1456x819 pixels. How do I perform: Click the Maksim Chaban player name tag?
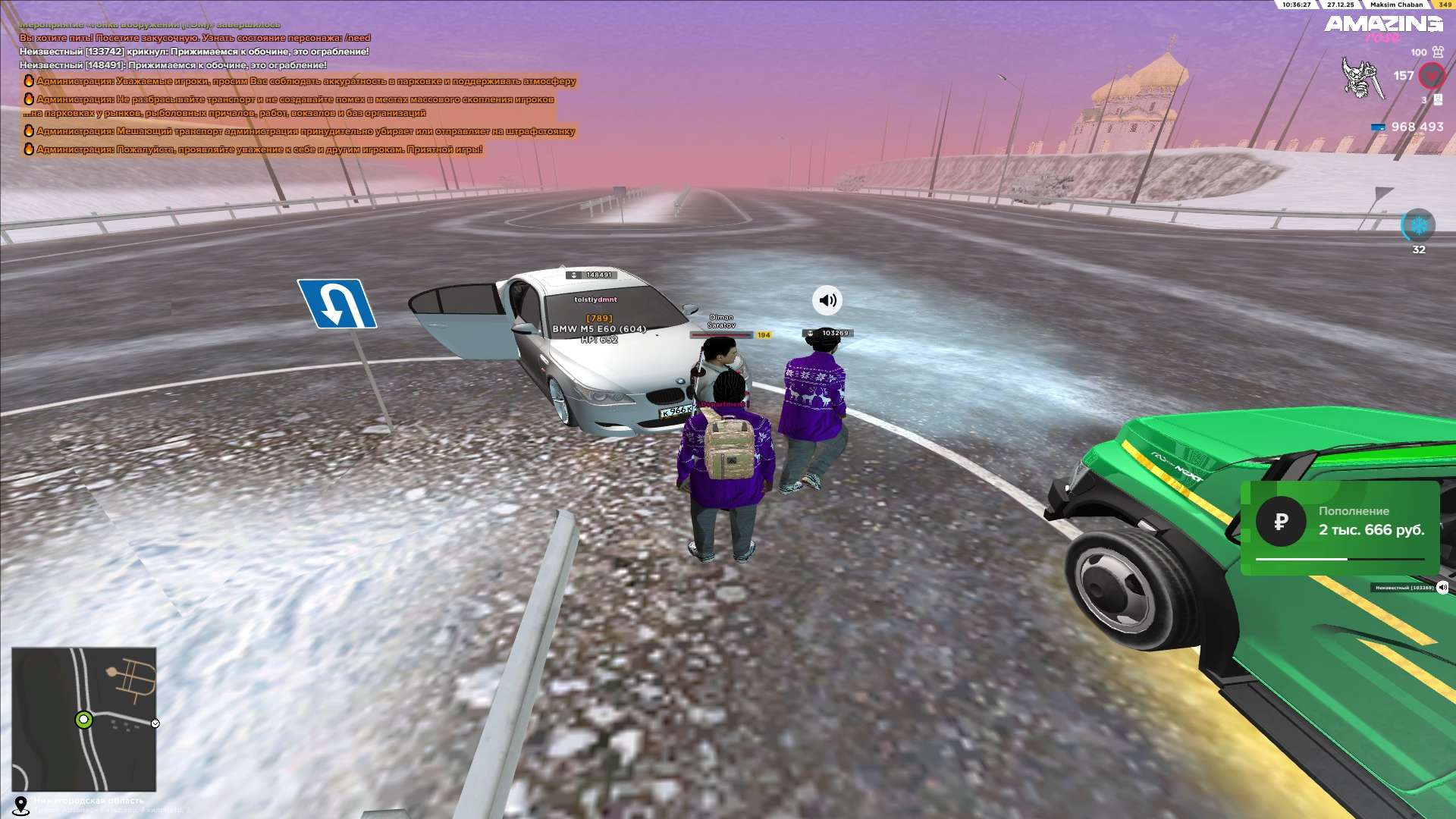click(x=1396, y=5)
